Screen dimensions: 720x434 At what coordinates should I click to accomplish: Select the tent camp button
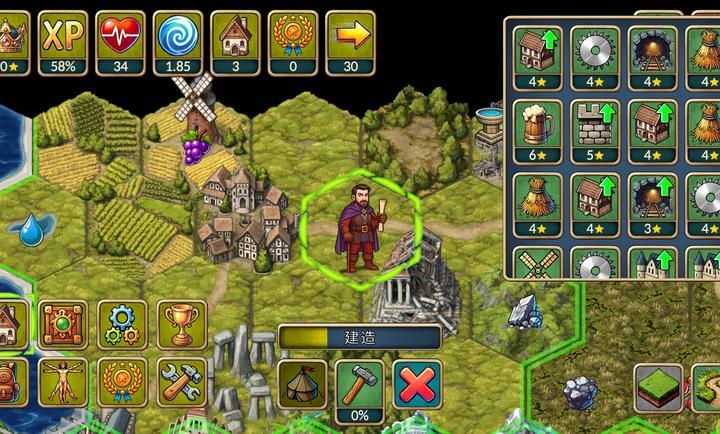tap(302, 383)
